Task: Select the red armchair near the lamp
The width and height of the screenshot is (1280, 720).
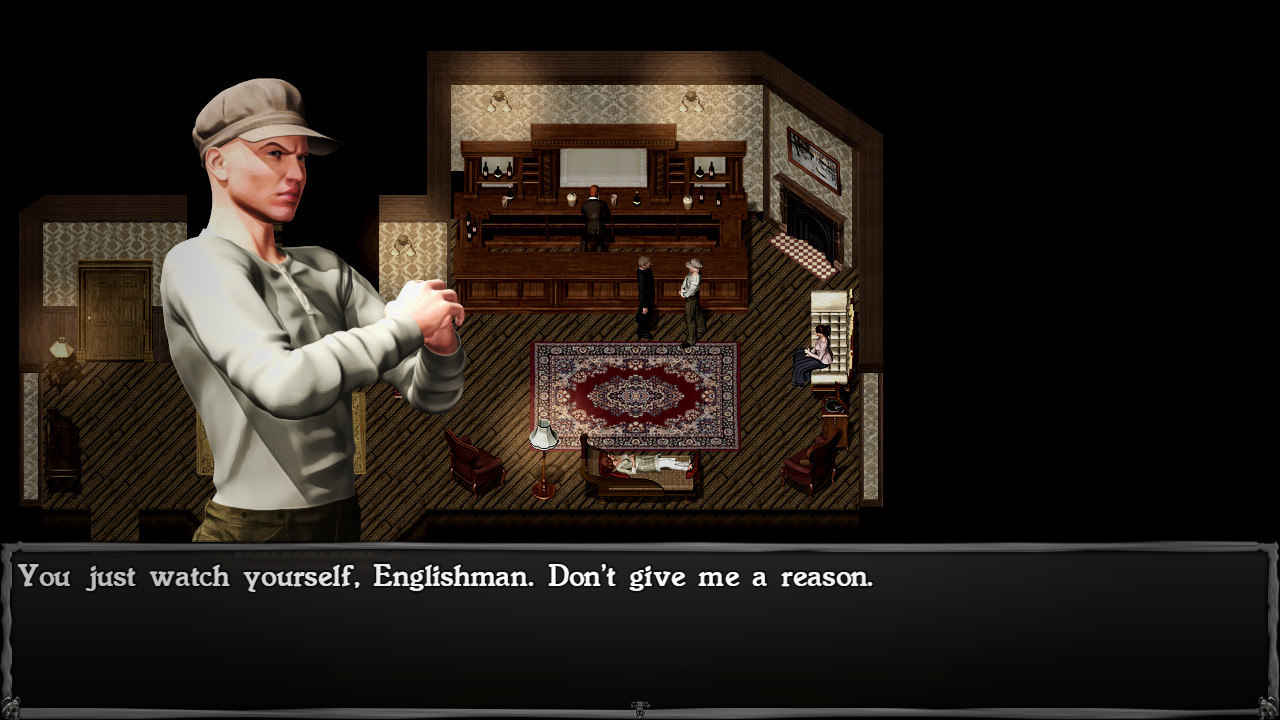Action: (475, 460)
